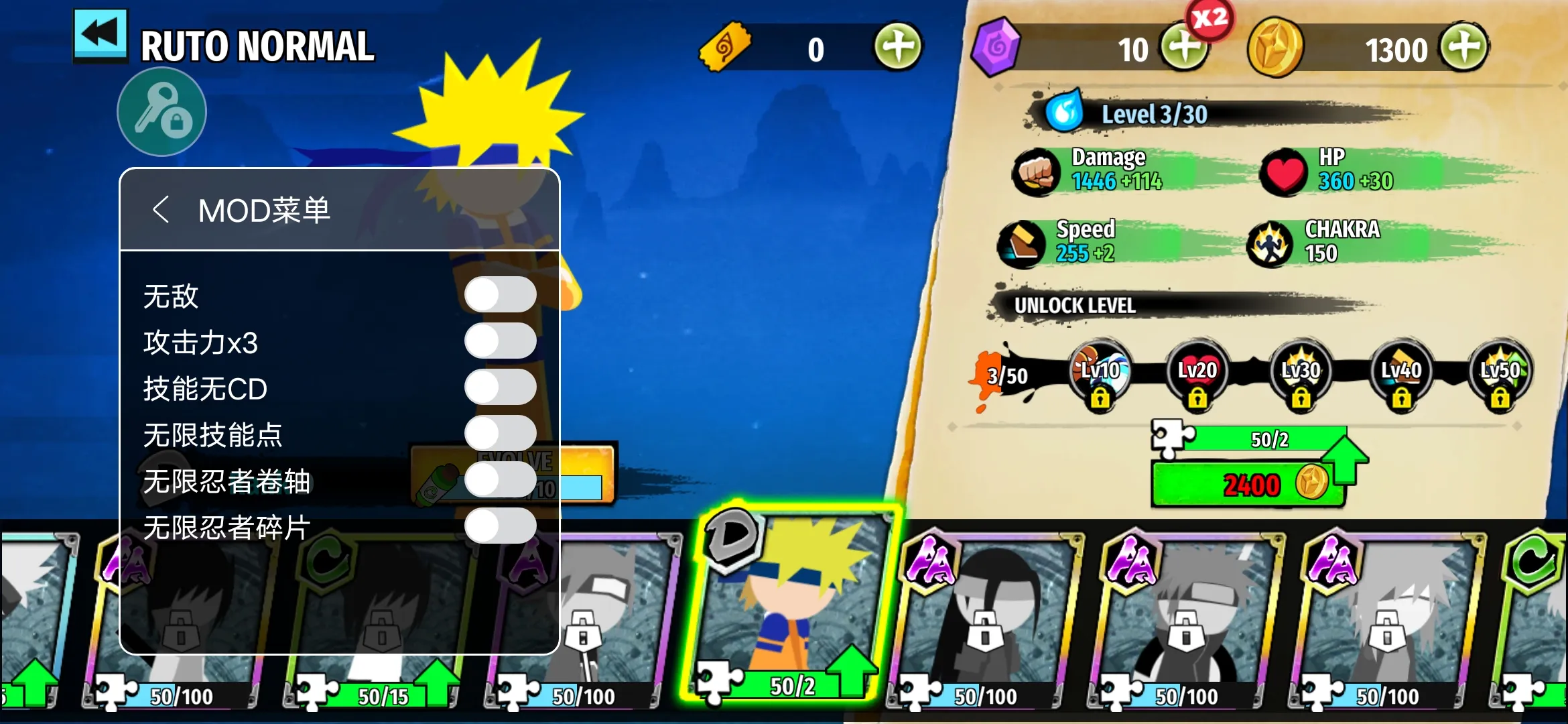The width and height of the screenshot is (1568, 724).
Task: Close the MOD菜单 with its back arrow
Action: pos(160,210)
